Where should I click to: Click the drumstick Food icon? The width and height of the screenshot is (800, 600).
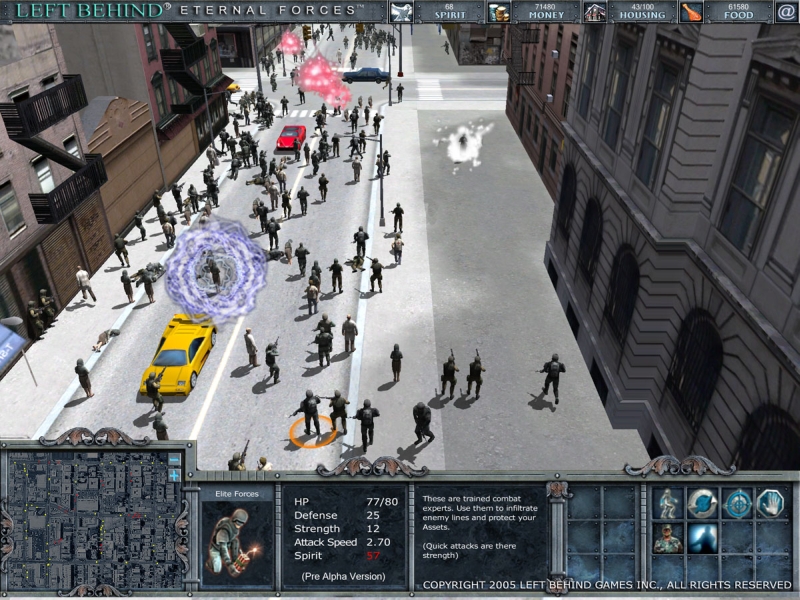[x=691, y=12]
